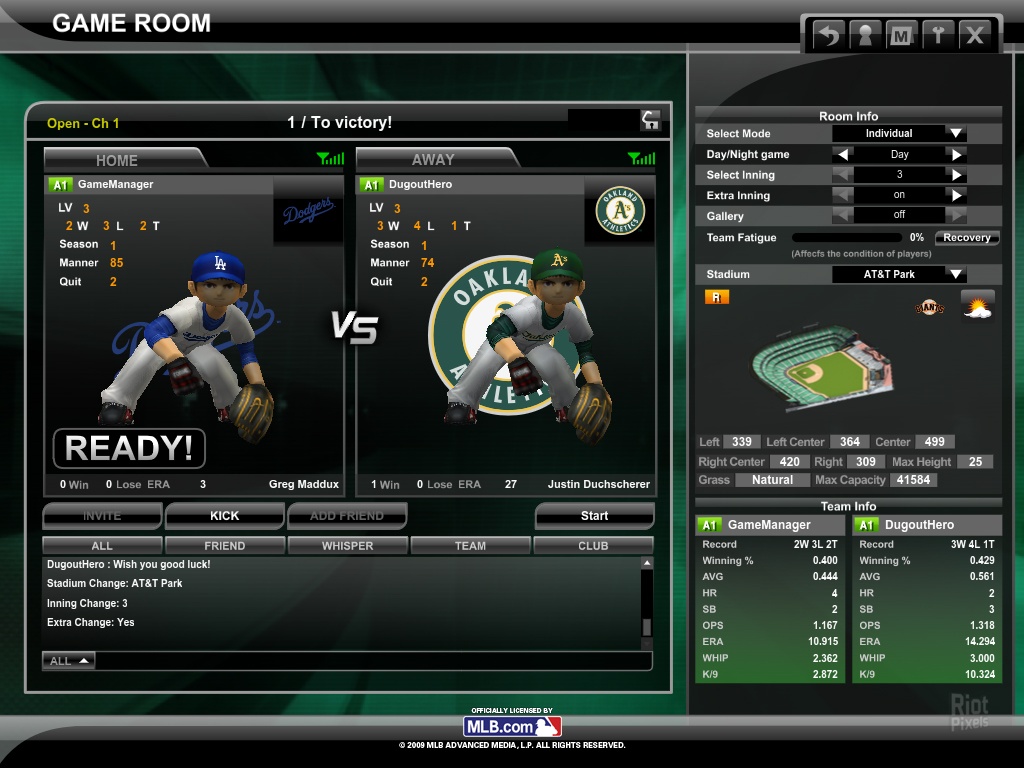This screenshot has width=1024, height=768.
Task: Start the match with the Start button
Action: 594,516
